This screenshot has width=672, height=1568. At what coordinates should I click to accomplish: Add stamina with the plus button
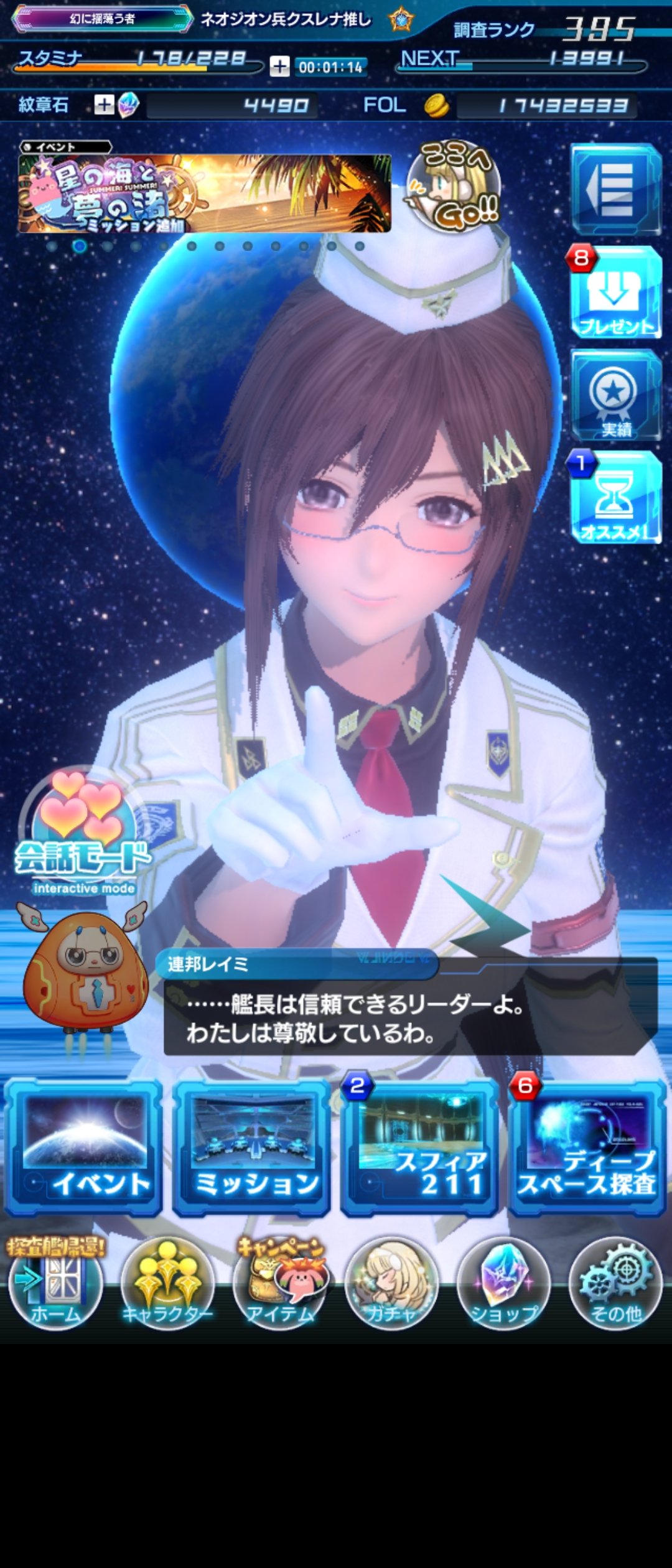click(279, 66)
